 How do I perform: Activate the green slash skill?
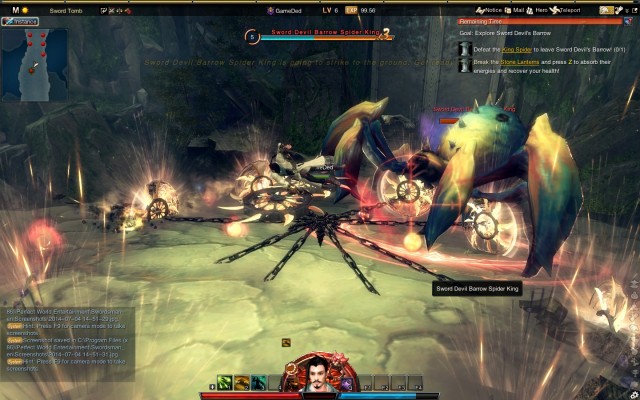(x=226, y=382)
